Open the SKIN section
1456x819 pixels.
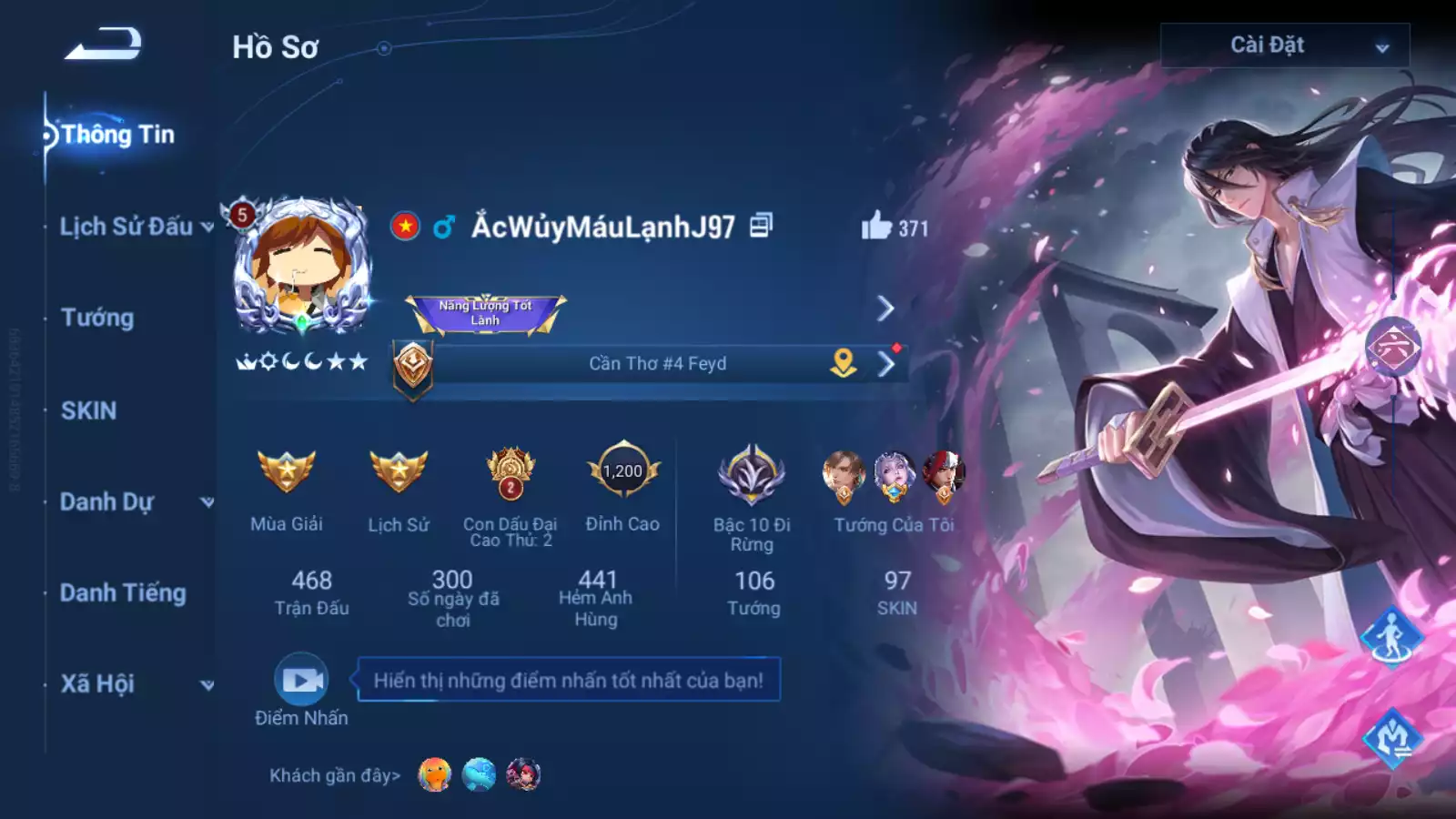87,411
